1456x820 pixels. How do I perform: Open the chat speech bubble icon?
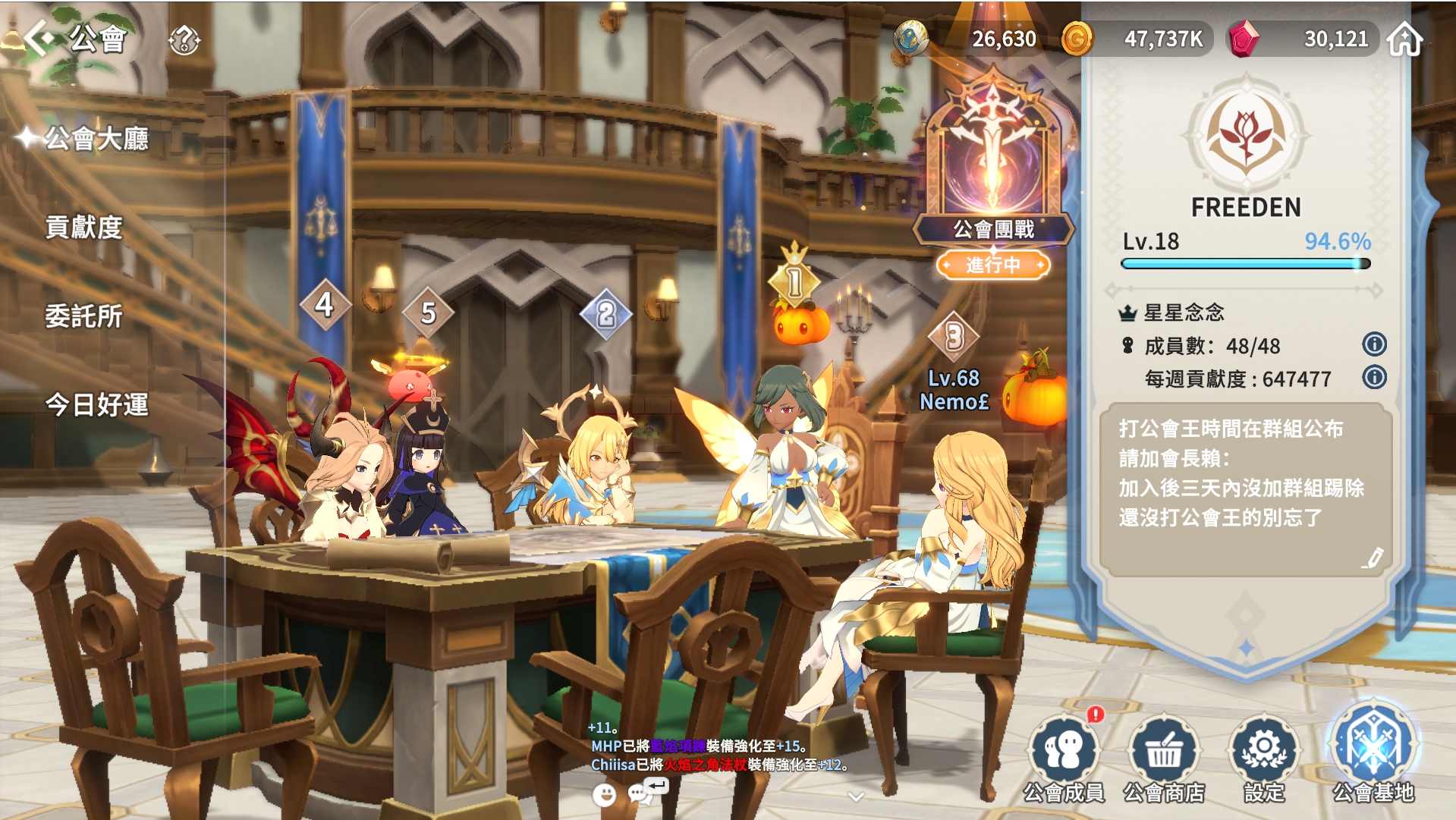643,793
